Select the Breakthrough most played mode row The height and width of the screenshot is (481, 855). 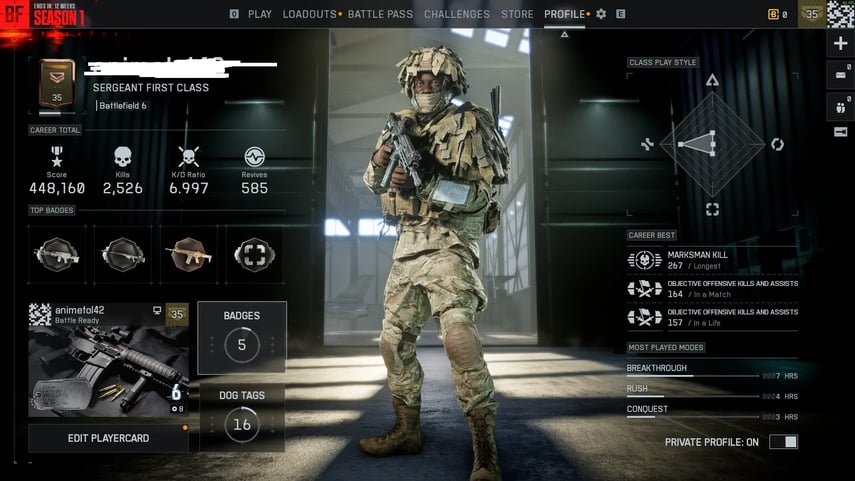coord(712,371)
